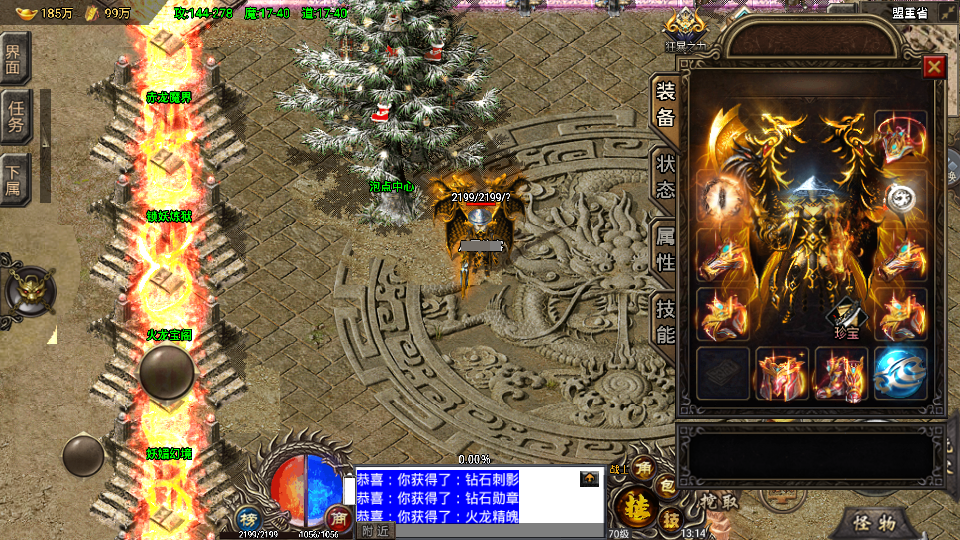960x540 pixels.
Task: Expand the chat log with the arrow
Action: click(x=589, y=479)
